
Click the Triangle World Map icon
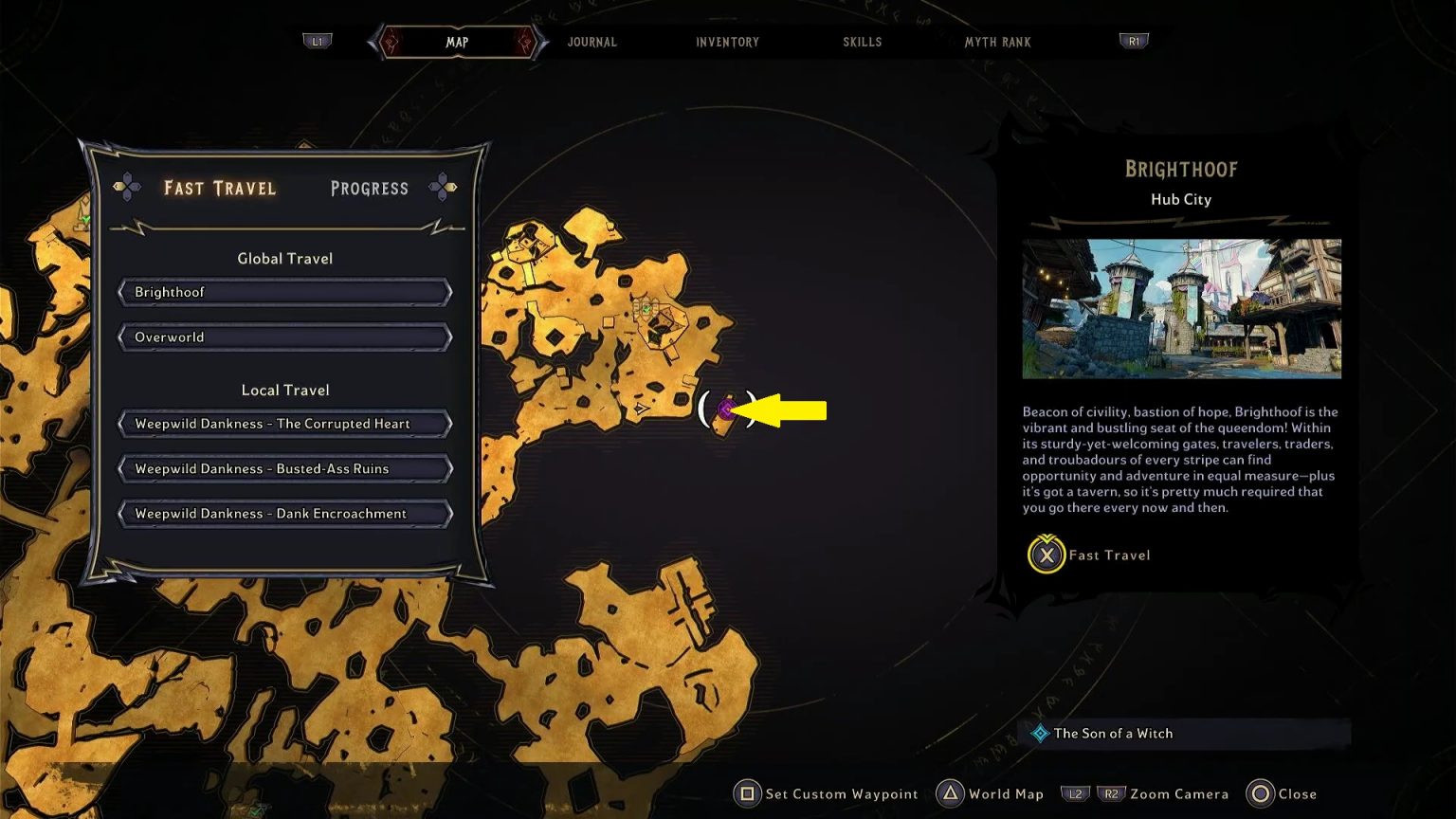coord(948,794)
